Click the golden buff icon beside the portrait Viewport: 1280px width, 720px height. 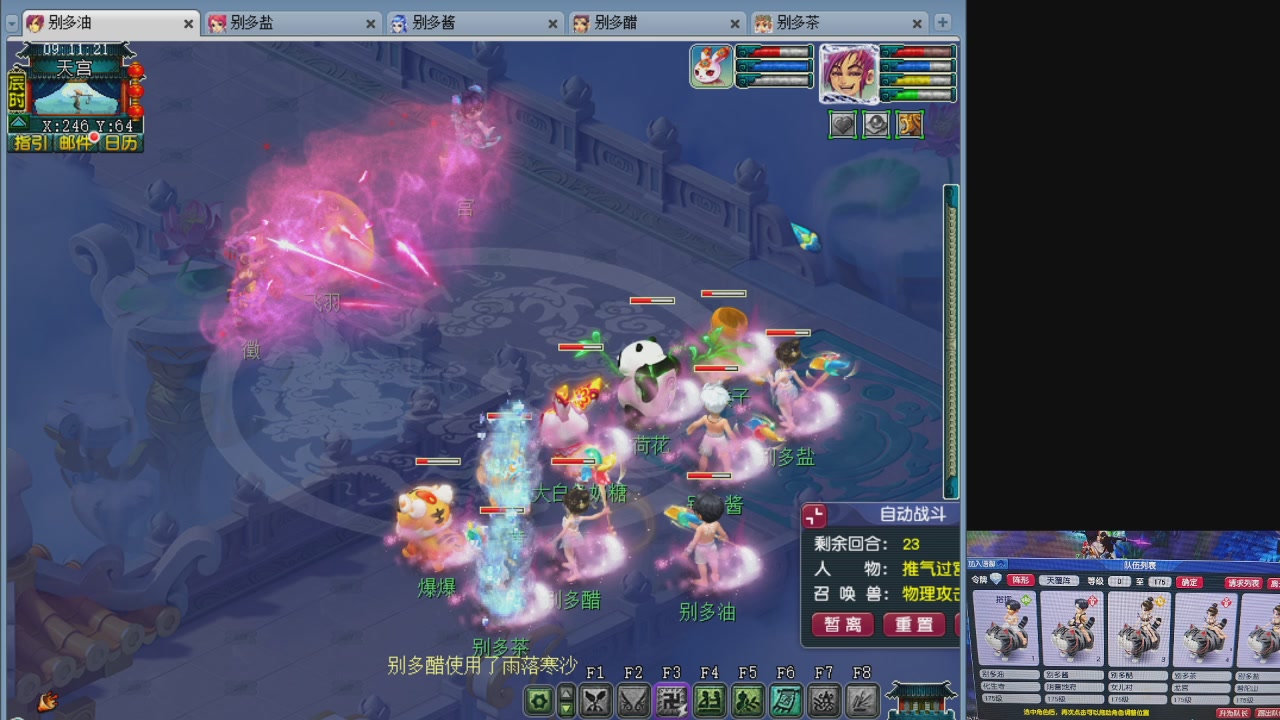pos(910,124)
